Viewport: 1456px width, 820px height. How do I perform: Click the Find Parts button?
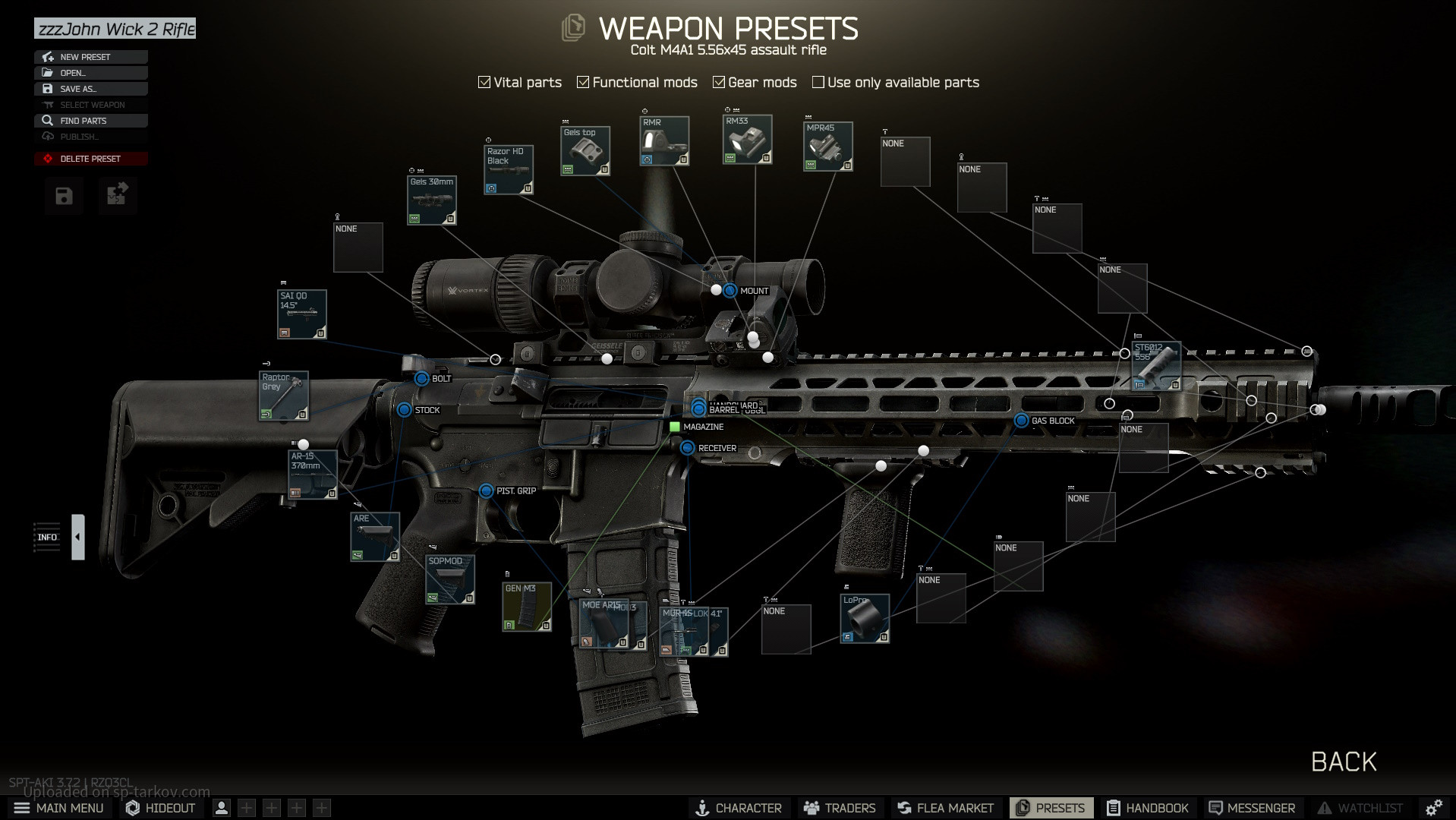click(90, 121)
